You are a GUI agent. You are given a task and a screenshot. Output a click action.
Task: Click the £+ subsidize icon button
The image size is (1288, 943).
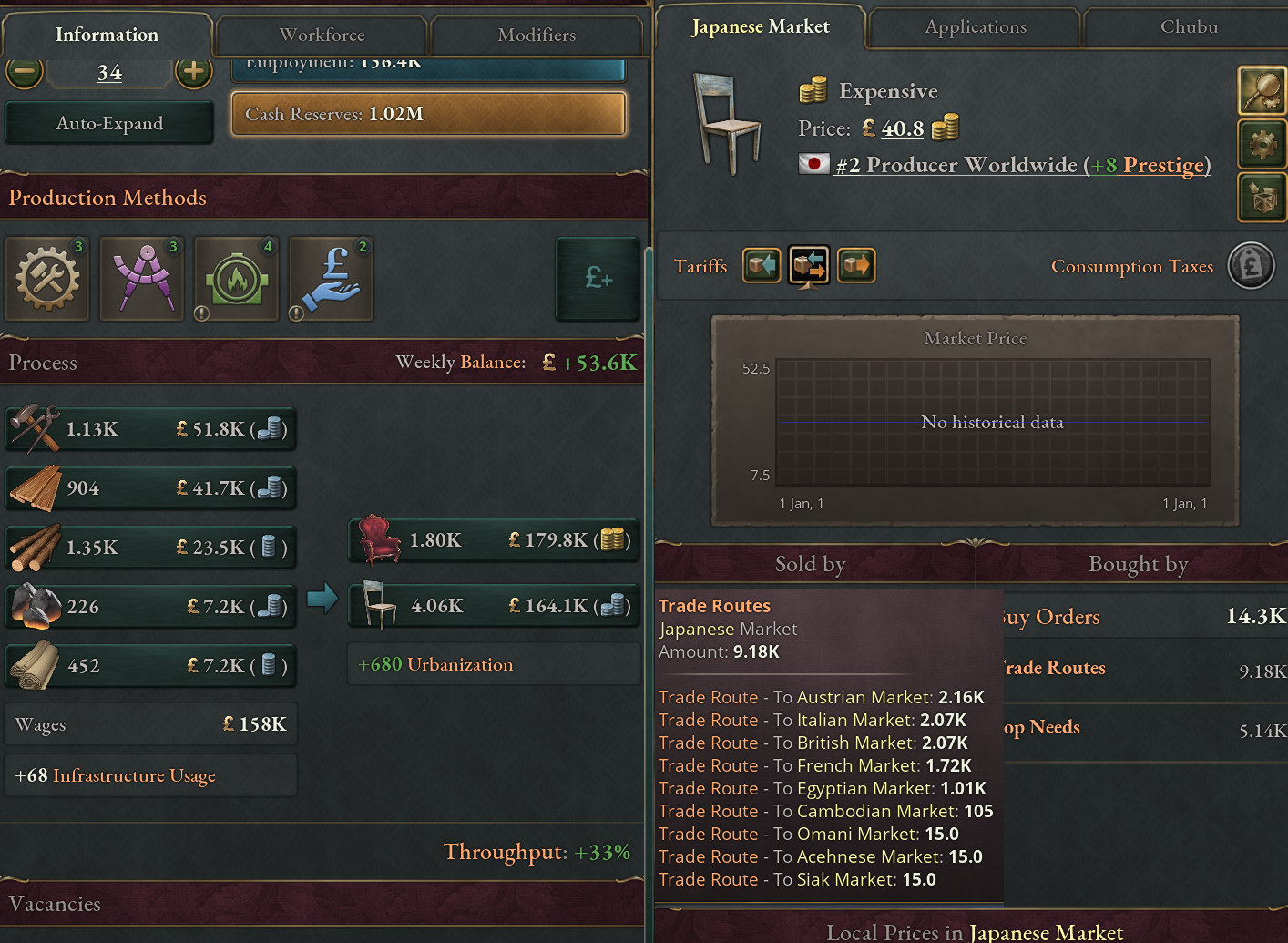598,280
